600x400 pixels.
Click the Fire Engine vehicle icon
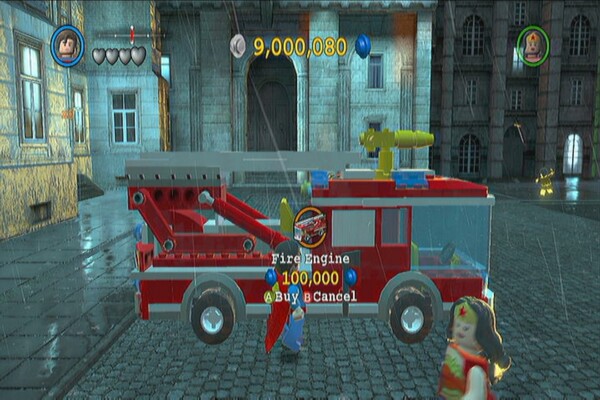pyautogui.click(x=310, y=227)
